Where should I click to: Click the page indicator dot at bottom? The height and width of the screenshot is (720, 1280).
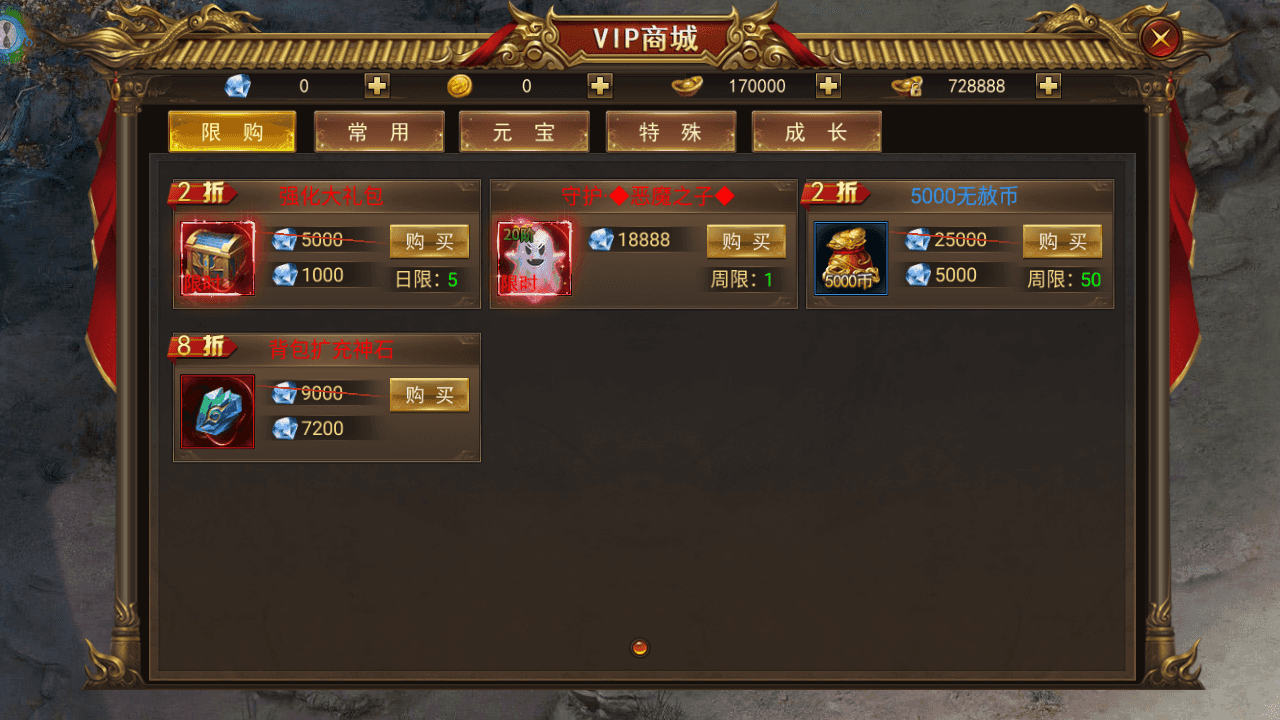coord(640,648)
